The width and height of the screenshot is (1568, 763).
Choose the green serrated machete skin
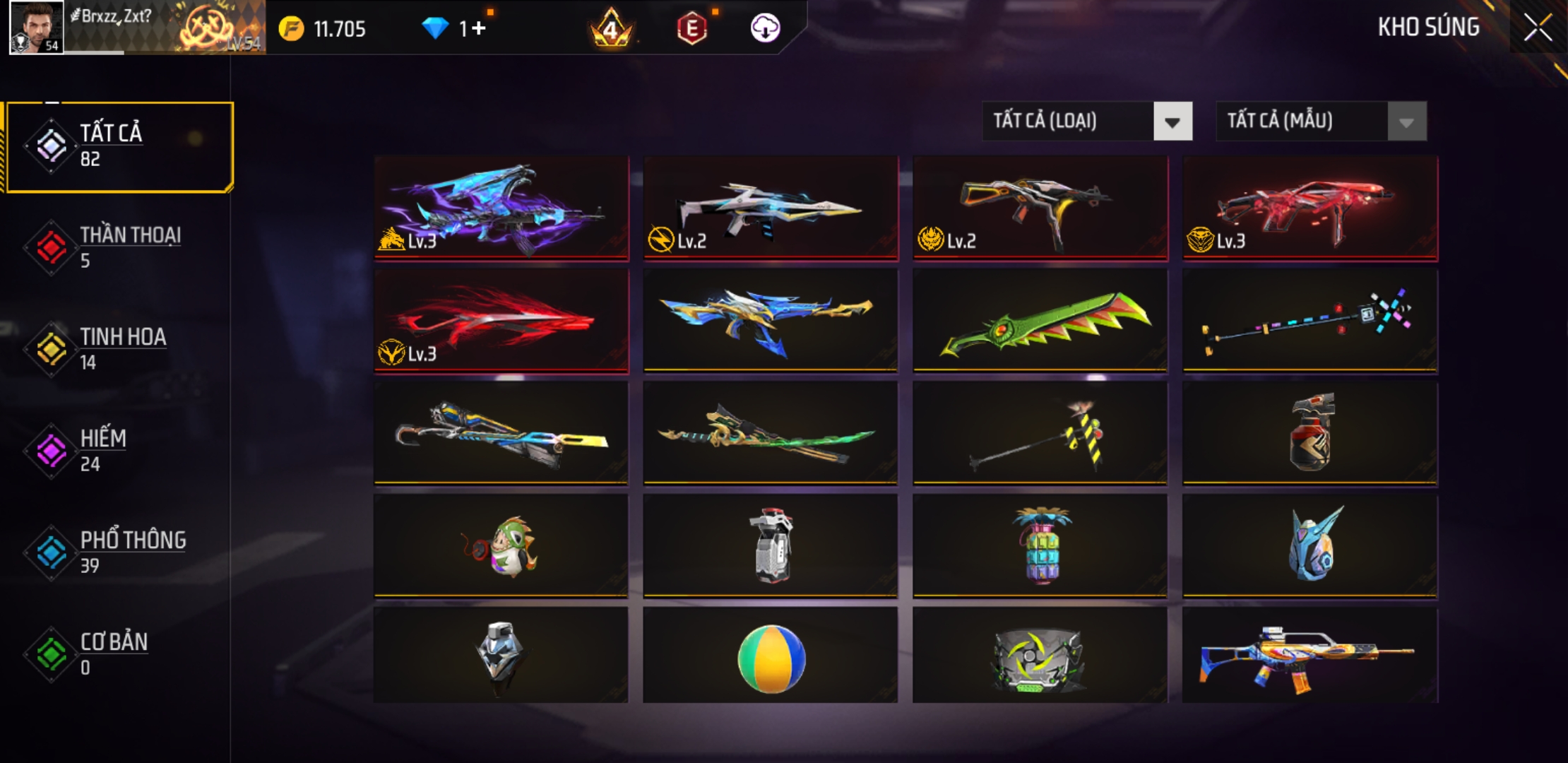1040,321
